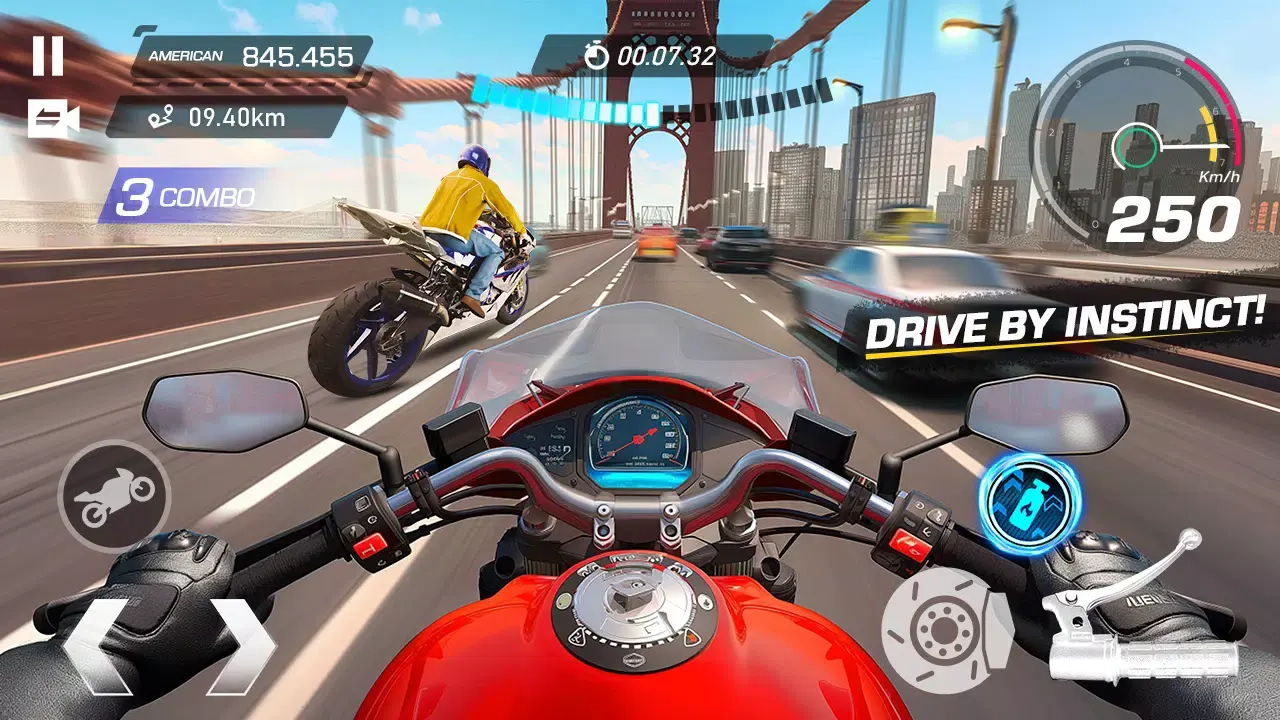
Task: Pause the race
Action: point(47,55)
